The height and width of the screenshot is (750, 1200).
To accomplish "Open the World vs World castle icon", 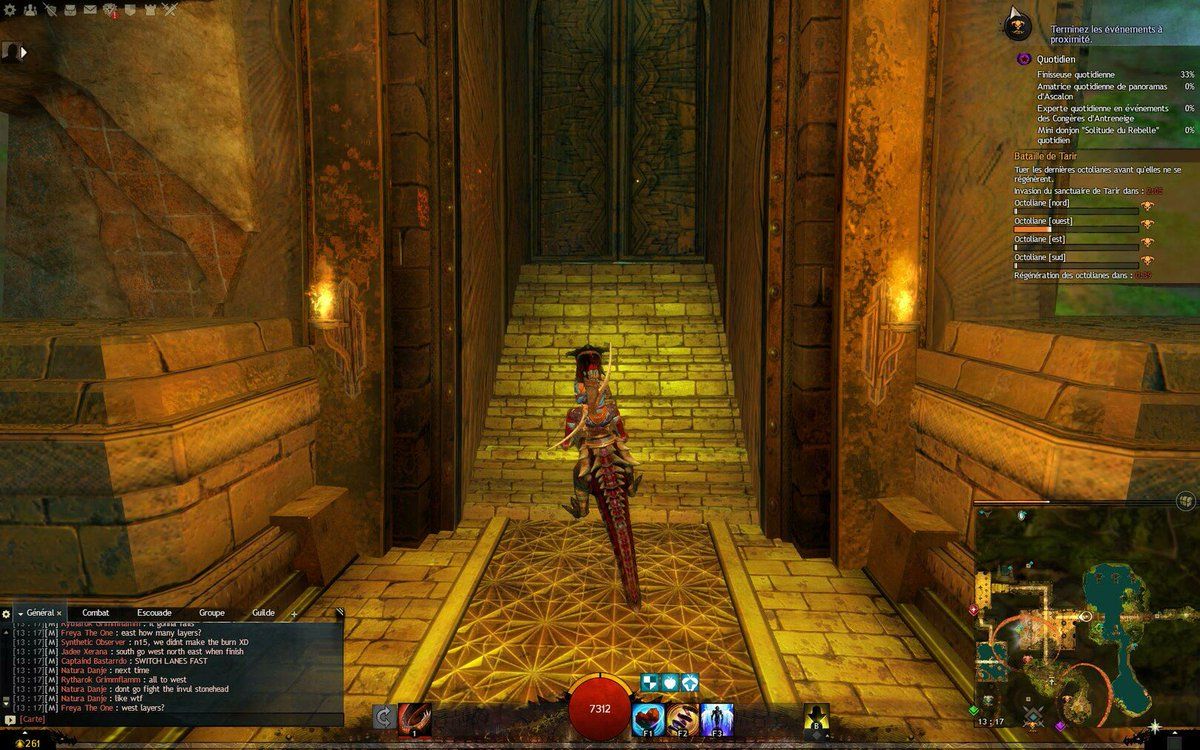I will click(x=150, y=10).
